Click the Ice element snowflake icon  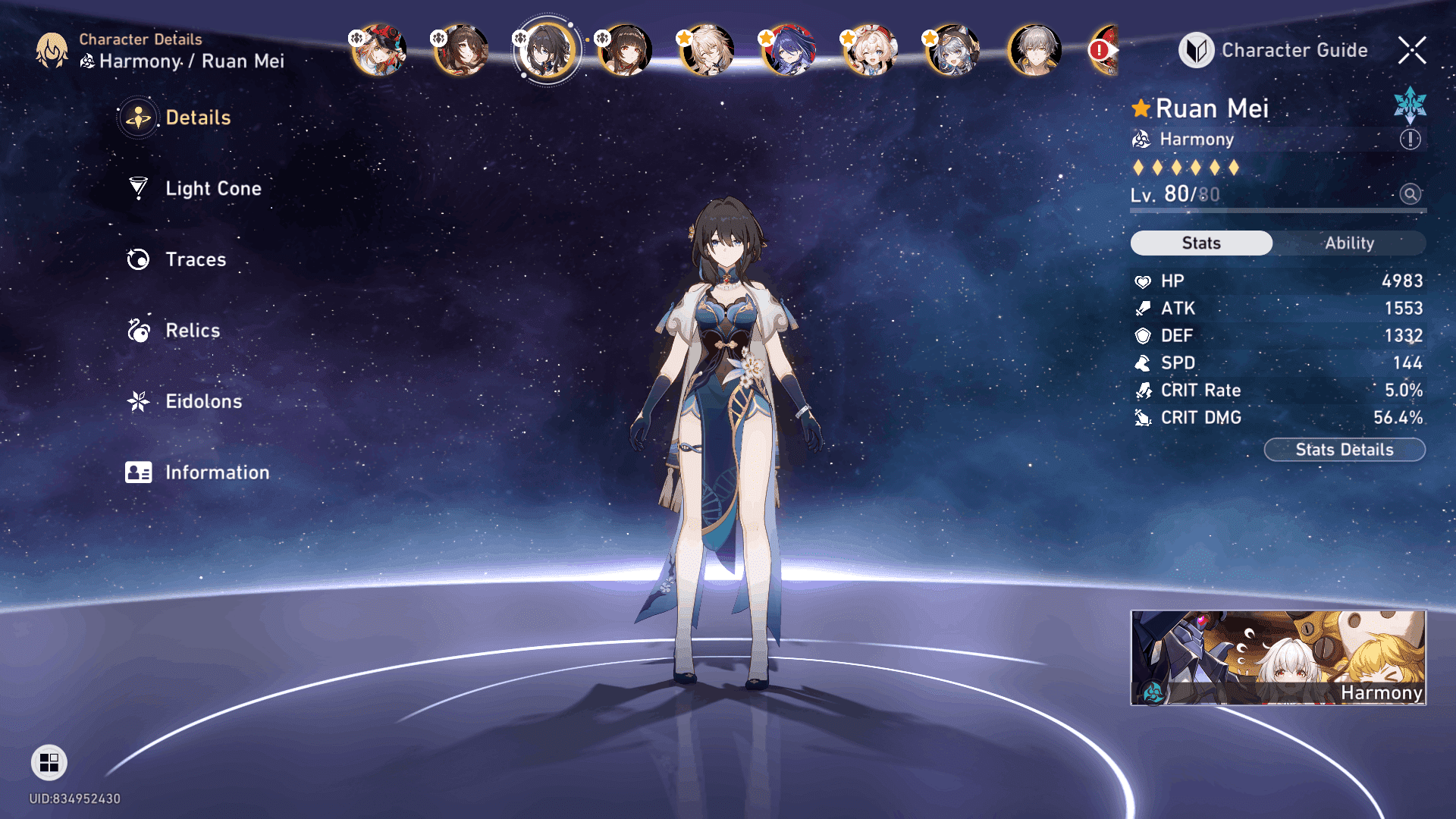pos(1410,105)
